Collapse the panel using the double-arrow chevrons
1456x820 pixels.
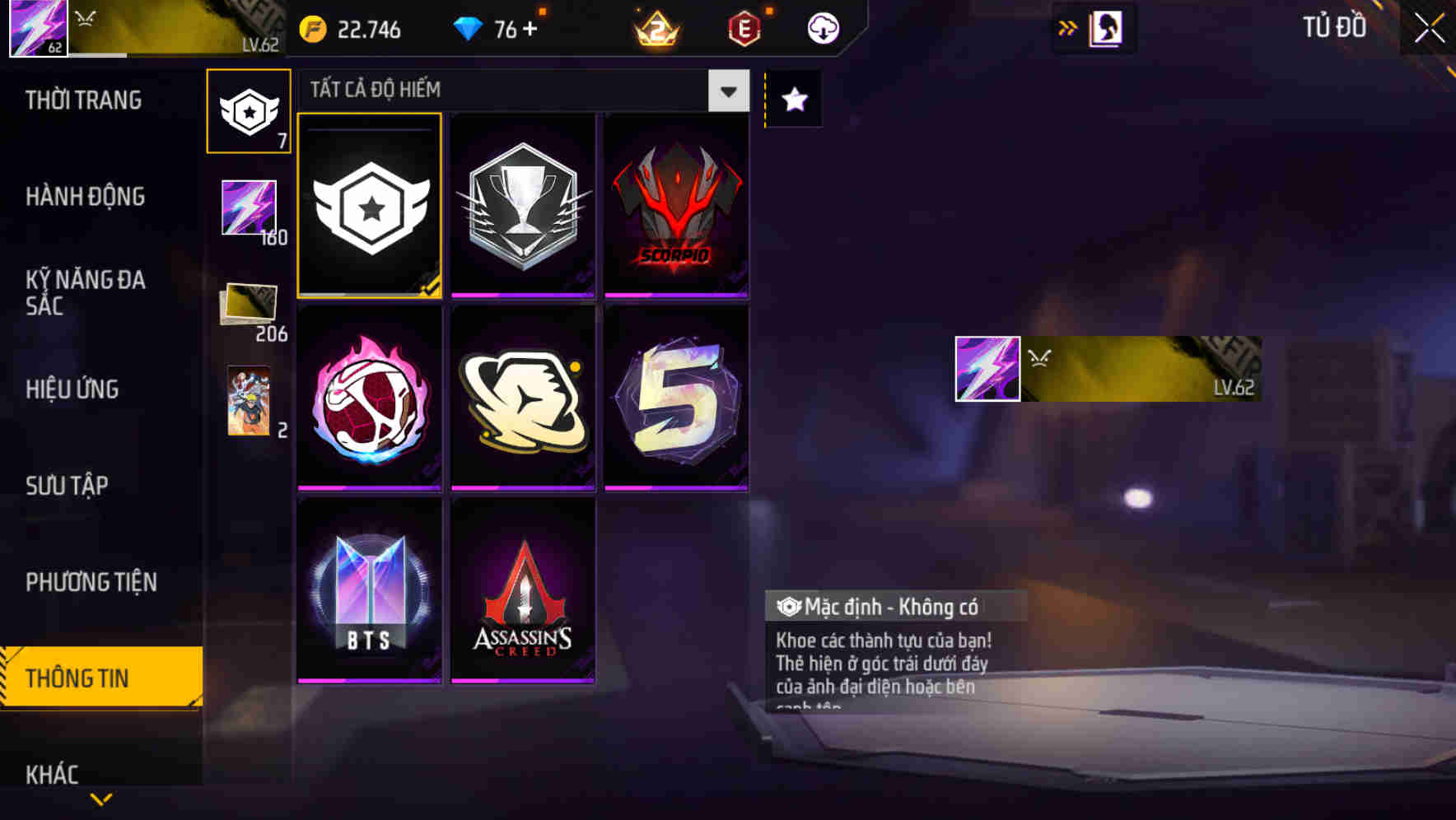point(1068,27)
